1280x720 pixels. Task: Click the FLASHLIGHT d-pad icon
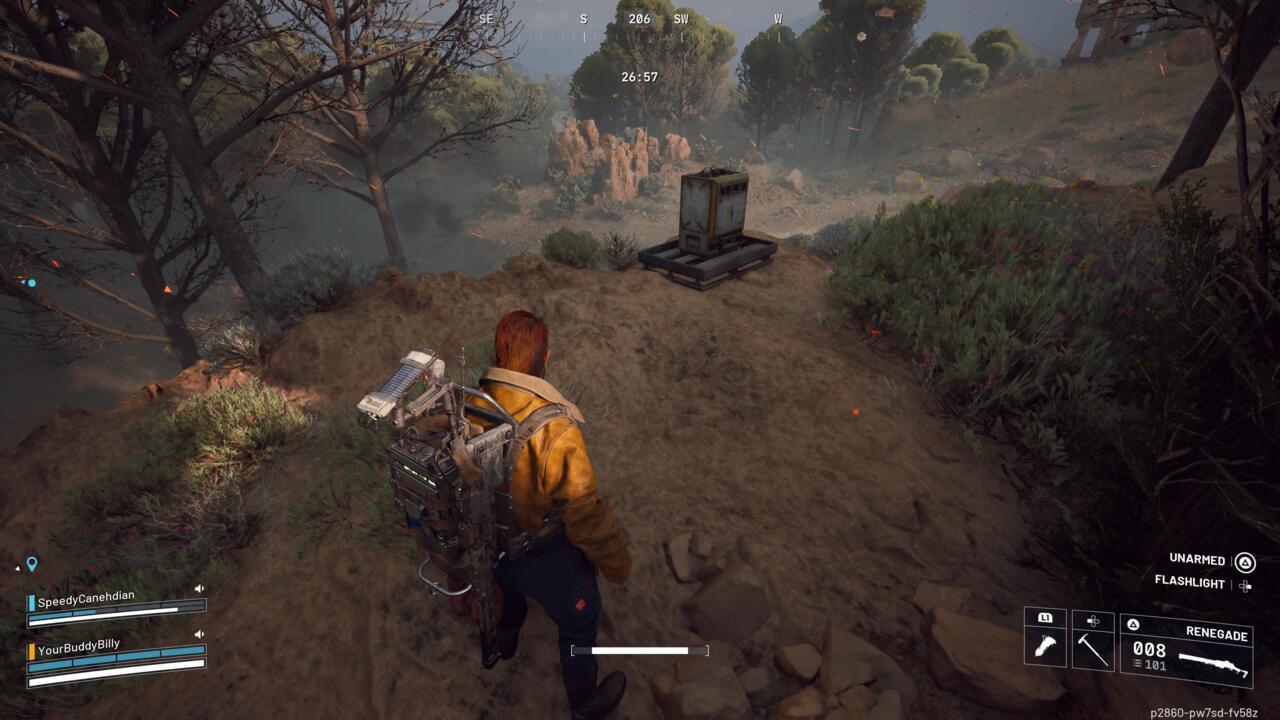point(1244,584)
